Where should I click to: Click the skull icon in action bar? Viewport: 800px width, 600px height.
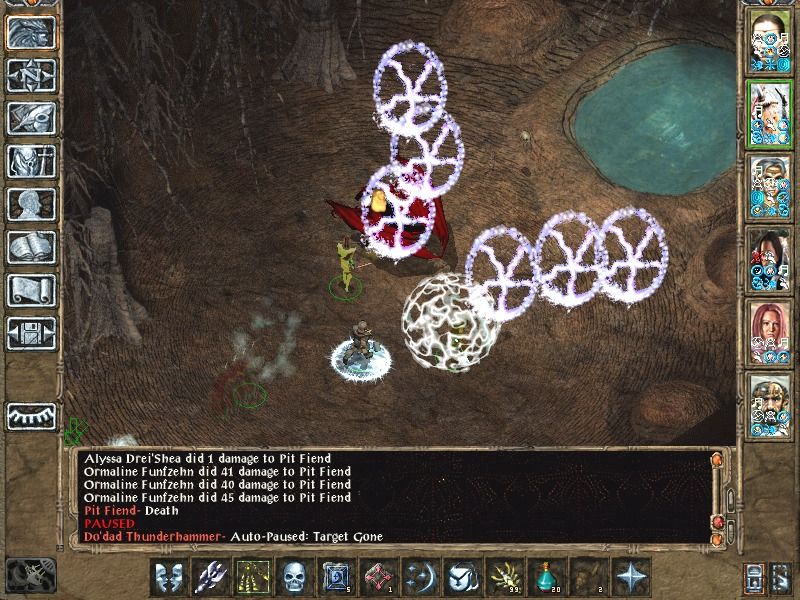pyautogui.click(x=293, y=577)
